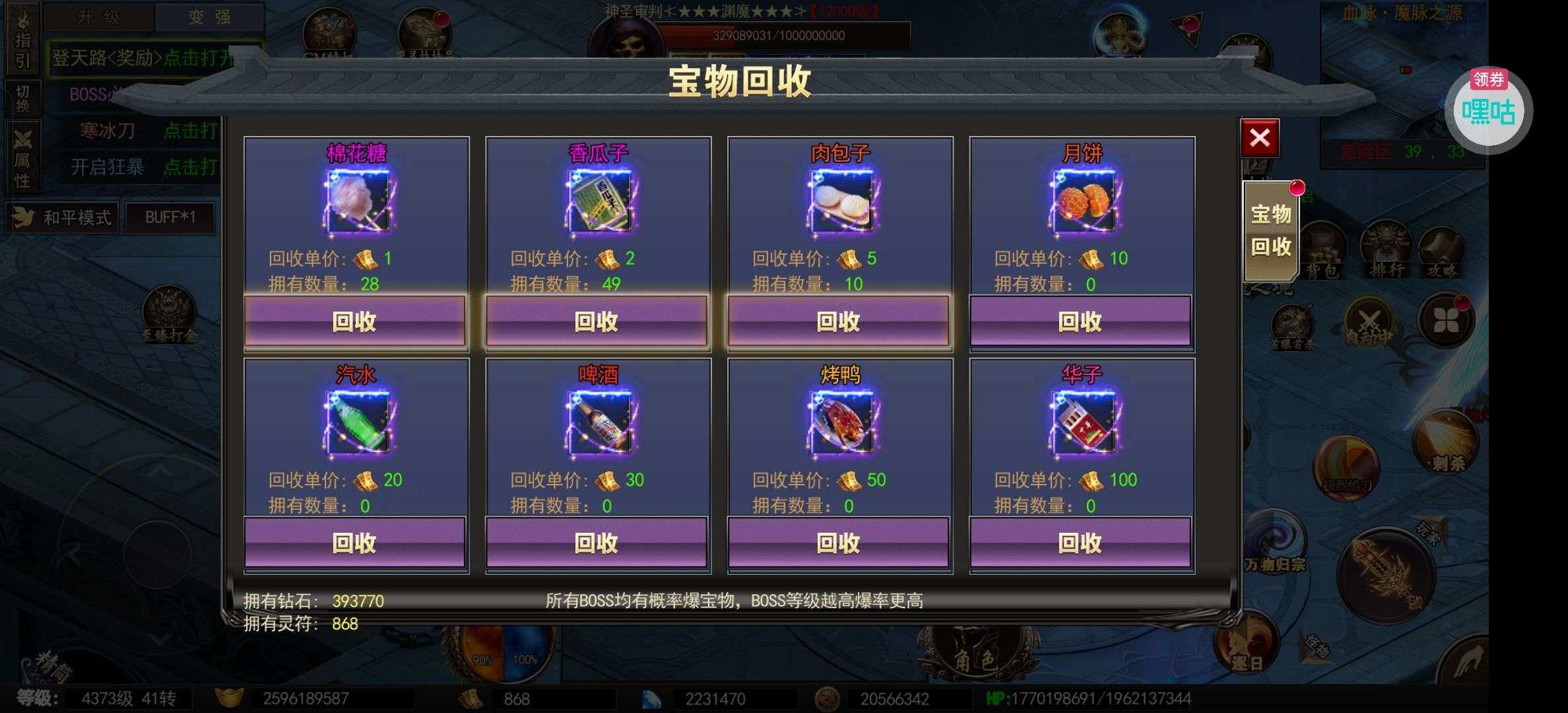Recycle the 香瓜子 melon seeds items
The image size is (1568, 713).
597,322
